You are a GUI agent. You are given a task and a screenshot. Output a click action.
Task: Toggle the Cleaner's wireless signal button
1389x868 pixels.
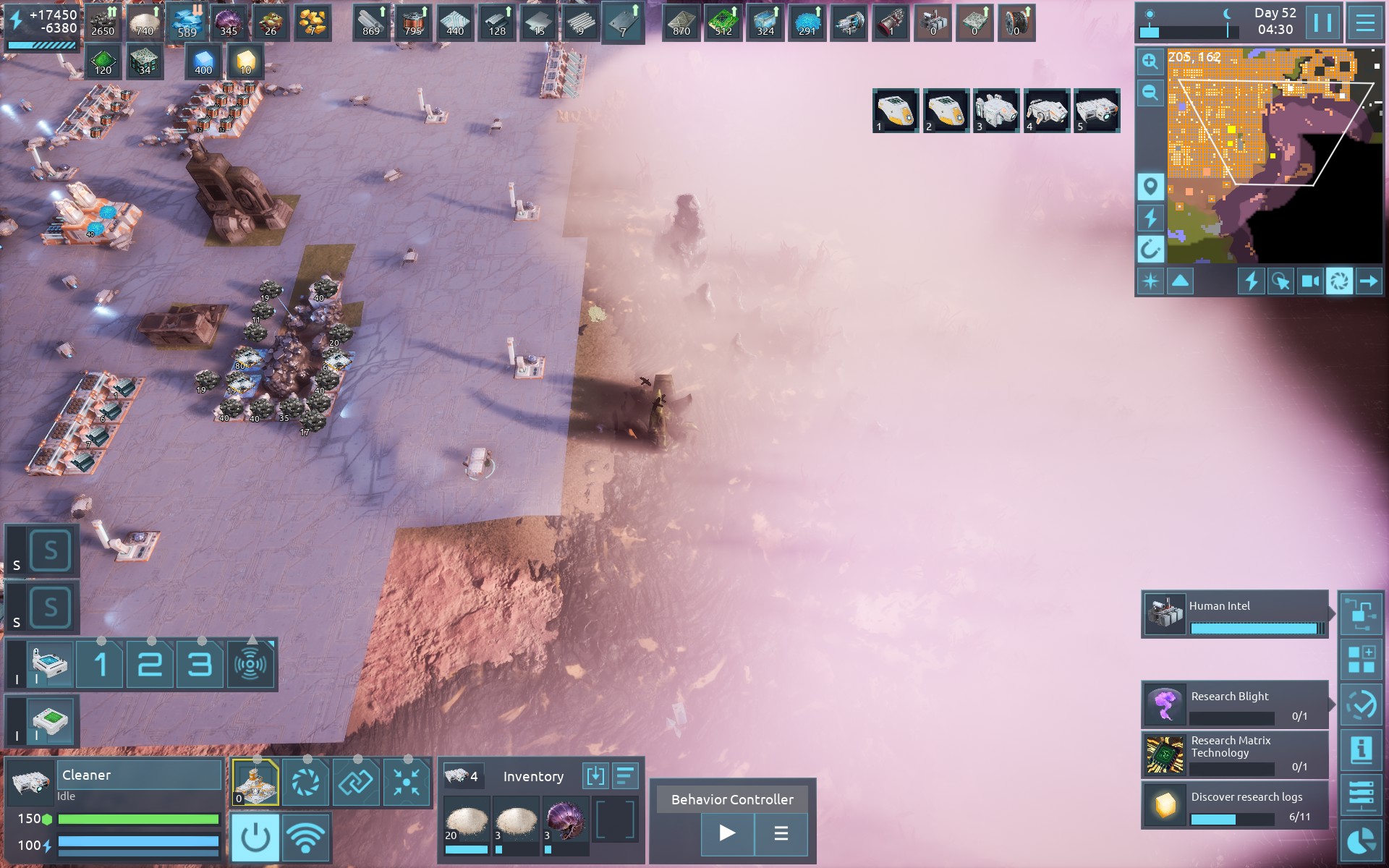[x=305, y=838]
